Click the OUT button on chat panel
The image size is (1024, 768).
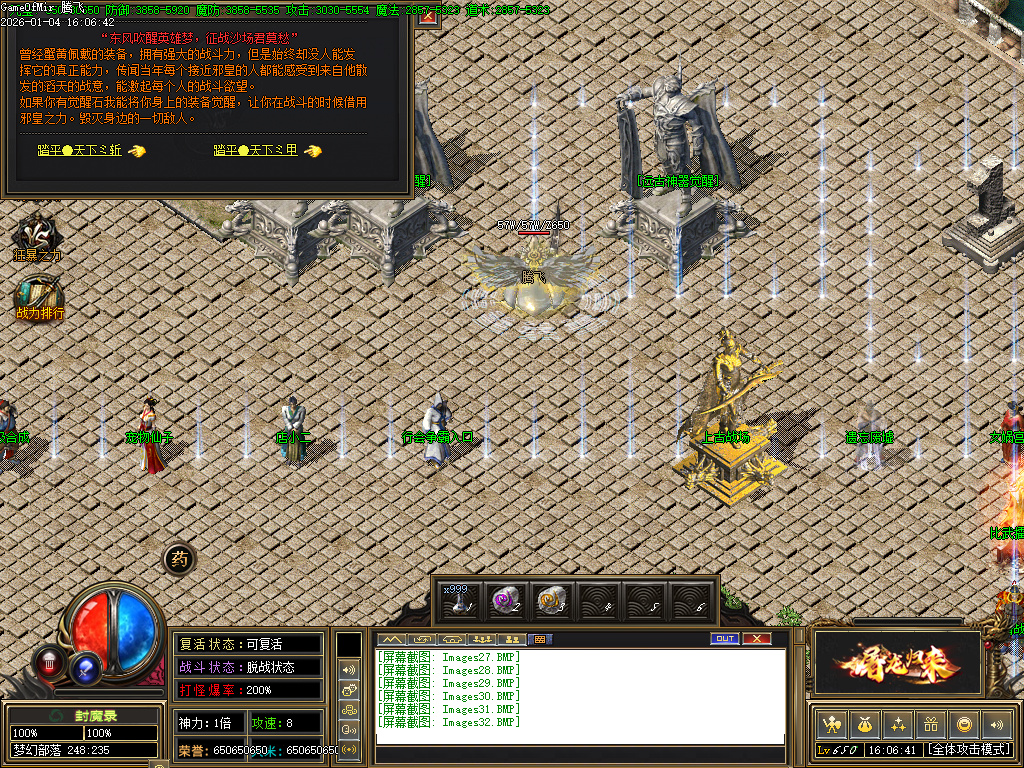point(725,639)
